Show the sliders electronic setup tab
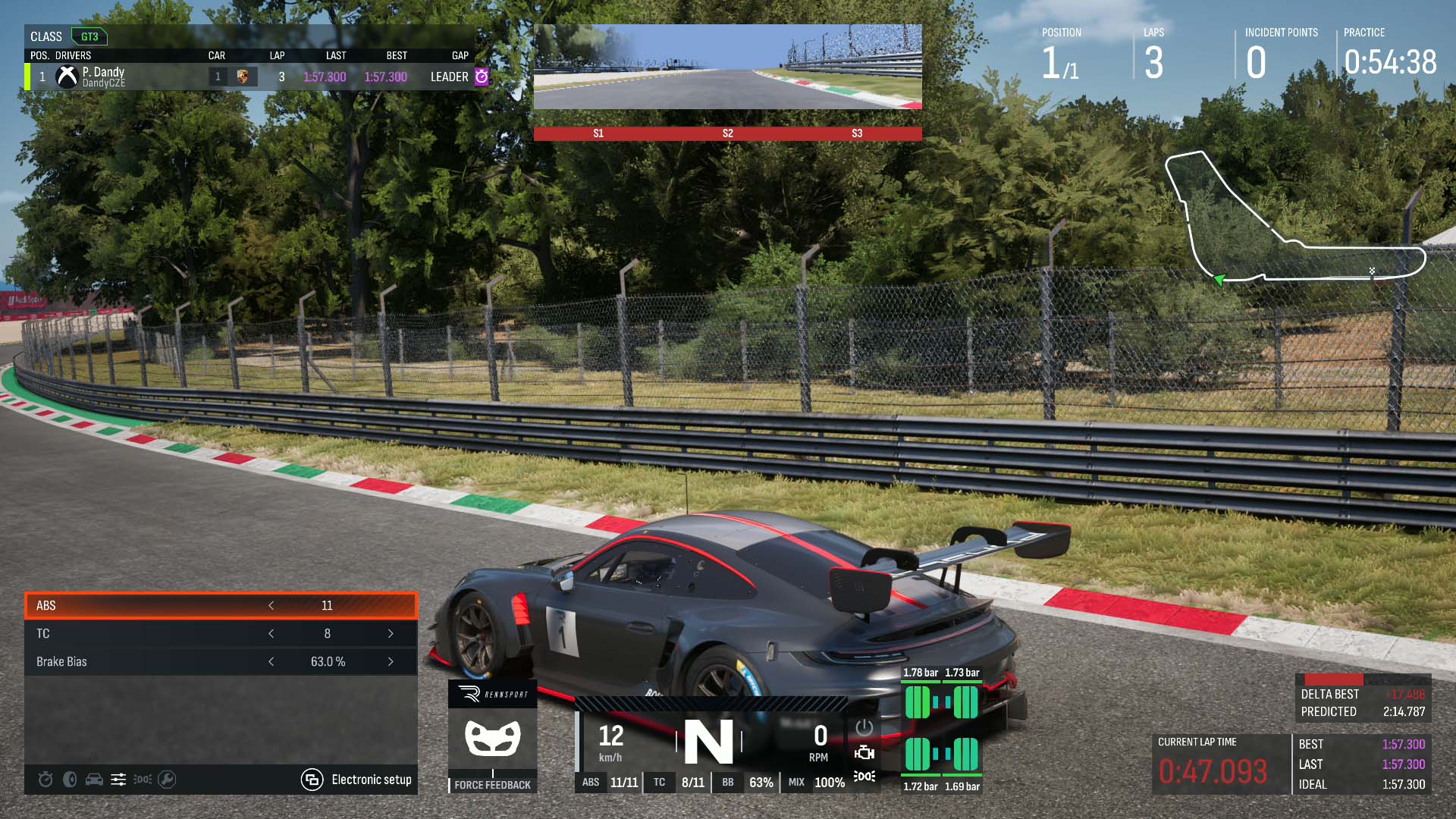Screen dimensions: 1456x819 pyautogui.click(x=118, y=780)
